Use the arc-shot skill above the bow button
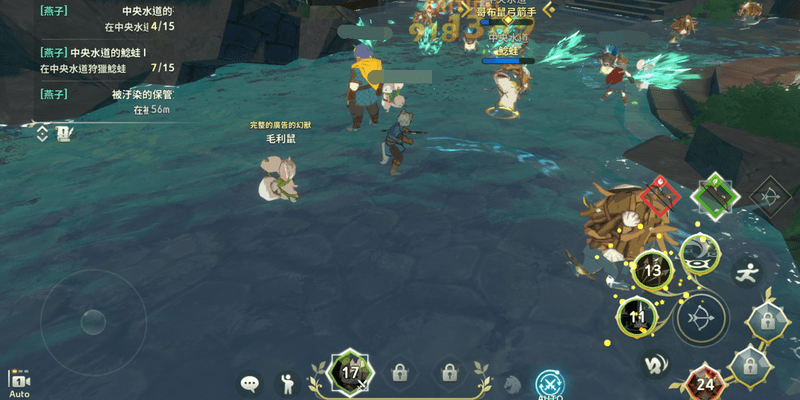Image resolution: width=800 pixels, height=400 pixels. [x=700, y=254]
